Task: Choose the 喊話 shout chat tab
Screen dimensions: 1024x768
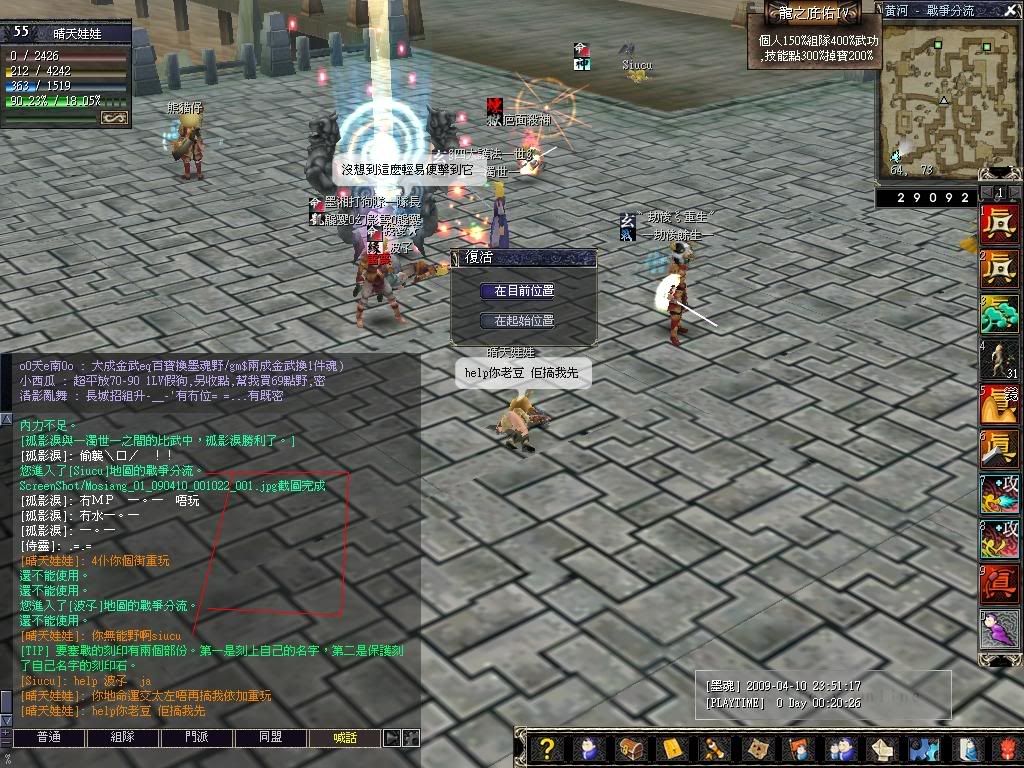Action: [x=345, y=738]
